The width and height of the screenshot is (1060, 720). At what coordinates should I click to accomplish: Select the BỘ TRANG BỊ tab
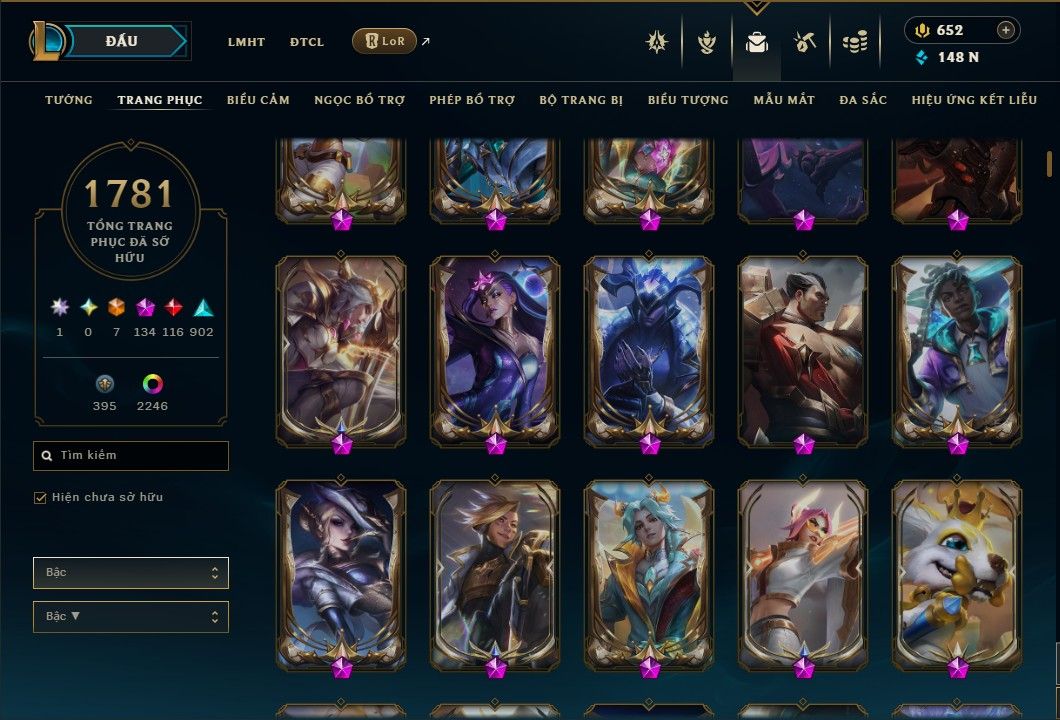581,100
